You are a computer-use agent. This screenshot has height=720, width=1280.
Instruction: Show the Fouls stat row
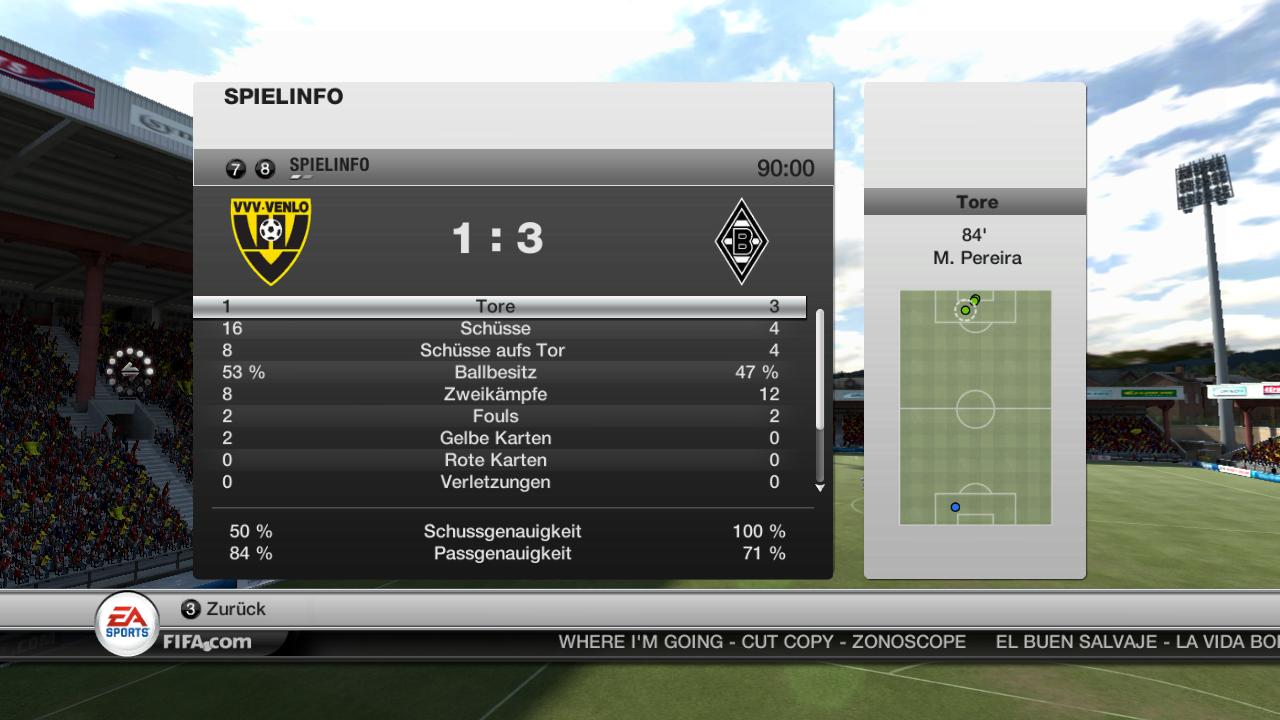pos(497,416)
